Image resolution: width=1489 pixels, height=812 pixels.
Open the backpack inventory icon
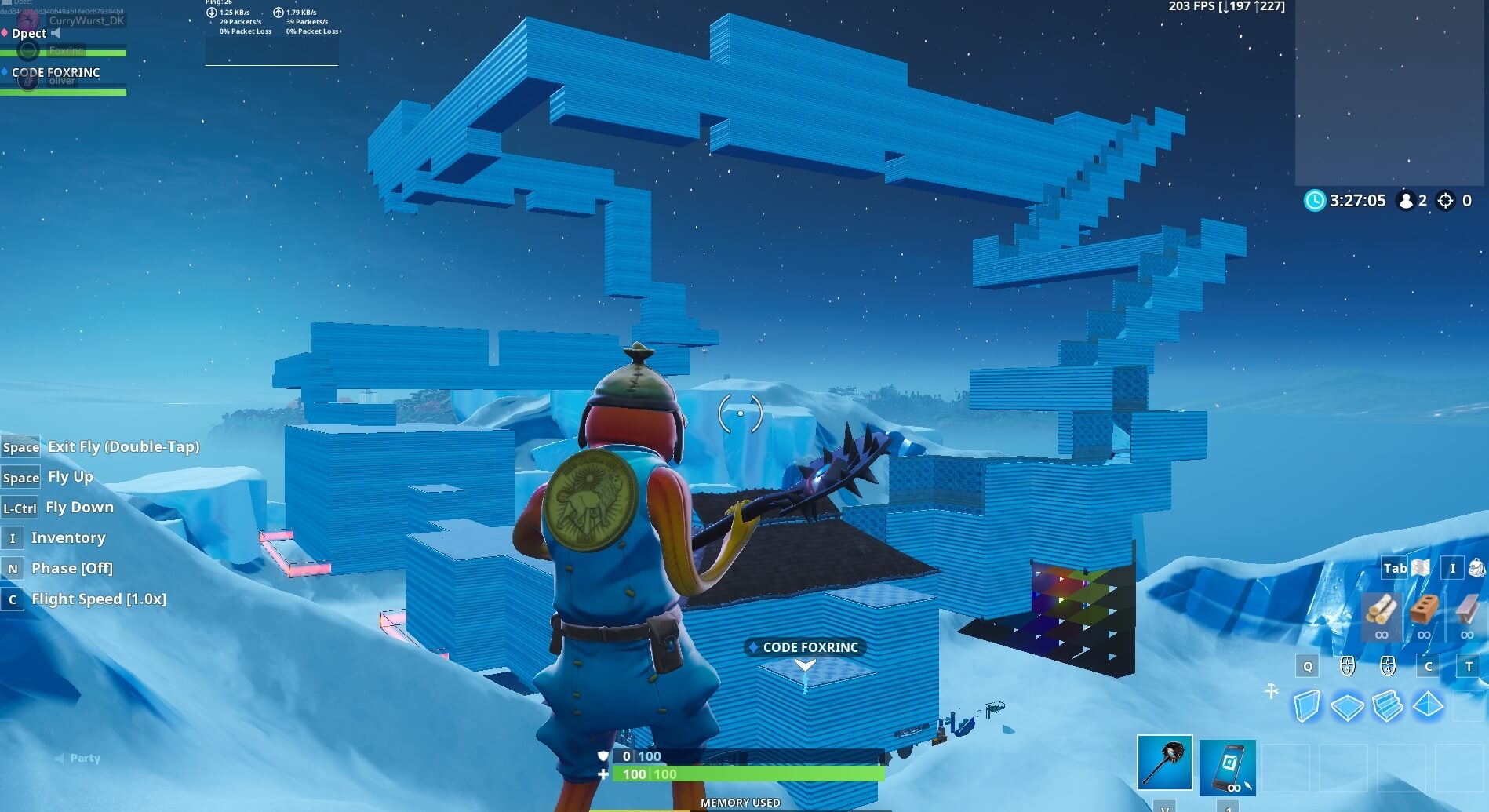1476,568
